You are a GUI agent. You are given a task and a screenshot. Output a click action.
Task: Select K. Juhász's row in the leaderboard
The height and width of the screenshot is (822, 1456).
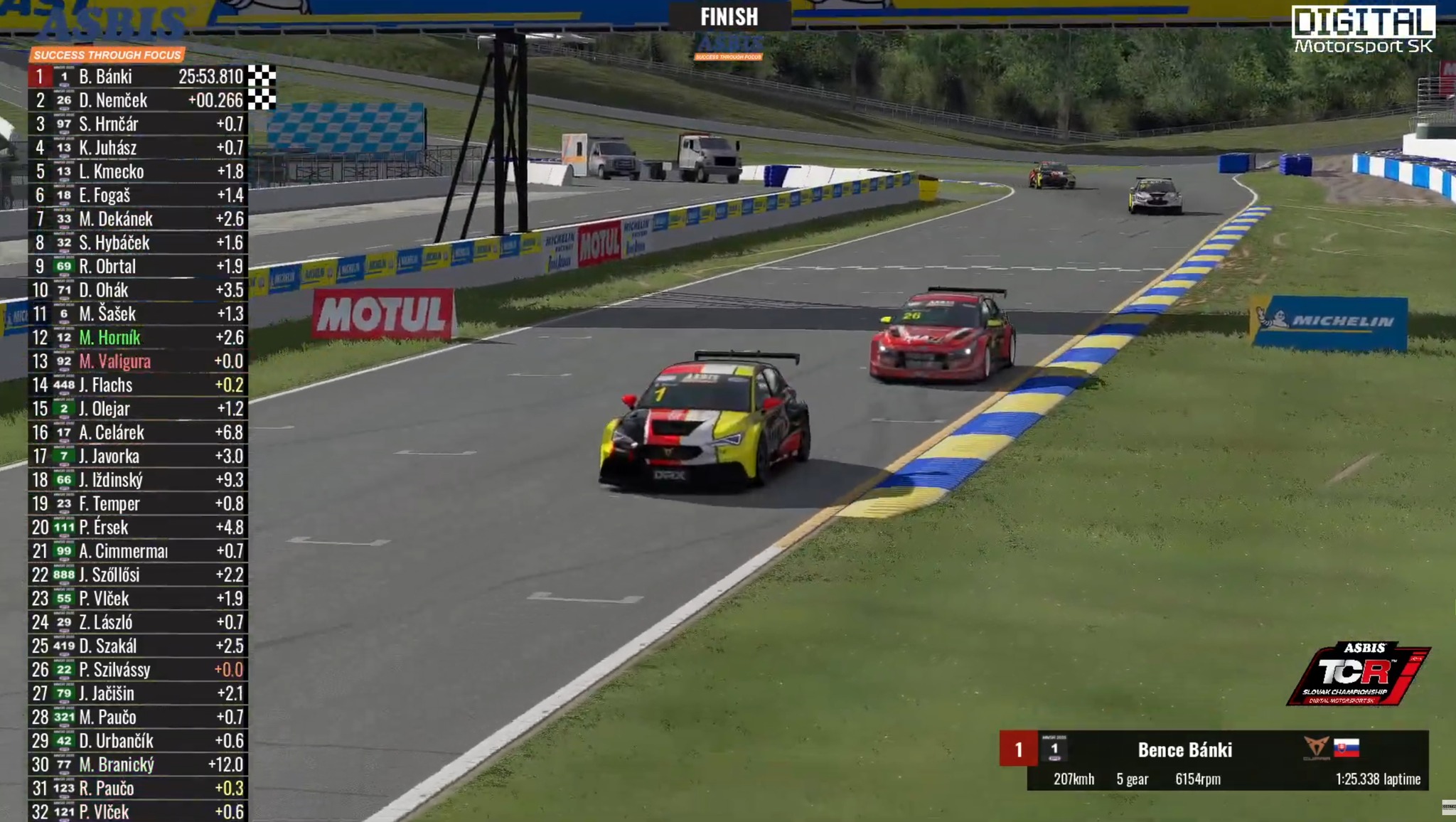click(108, 148)
